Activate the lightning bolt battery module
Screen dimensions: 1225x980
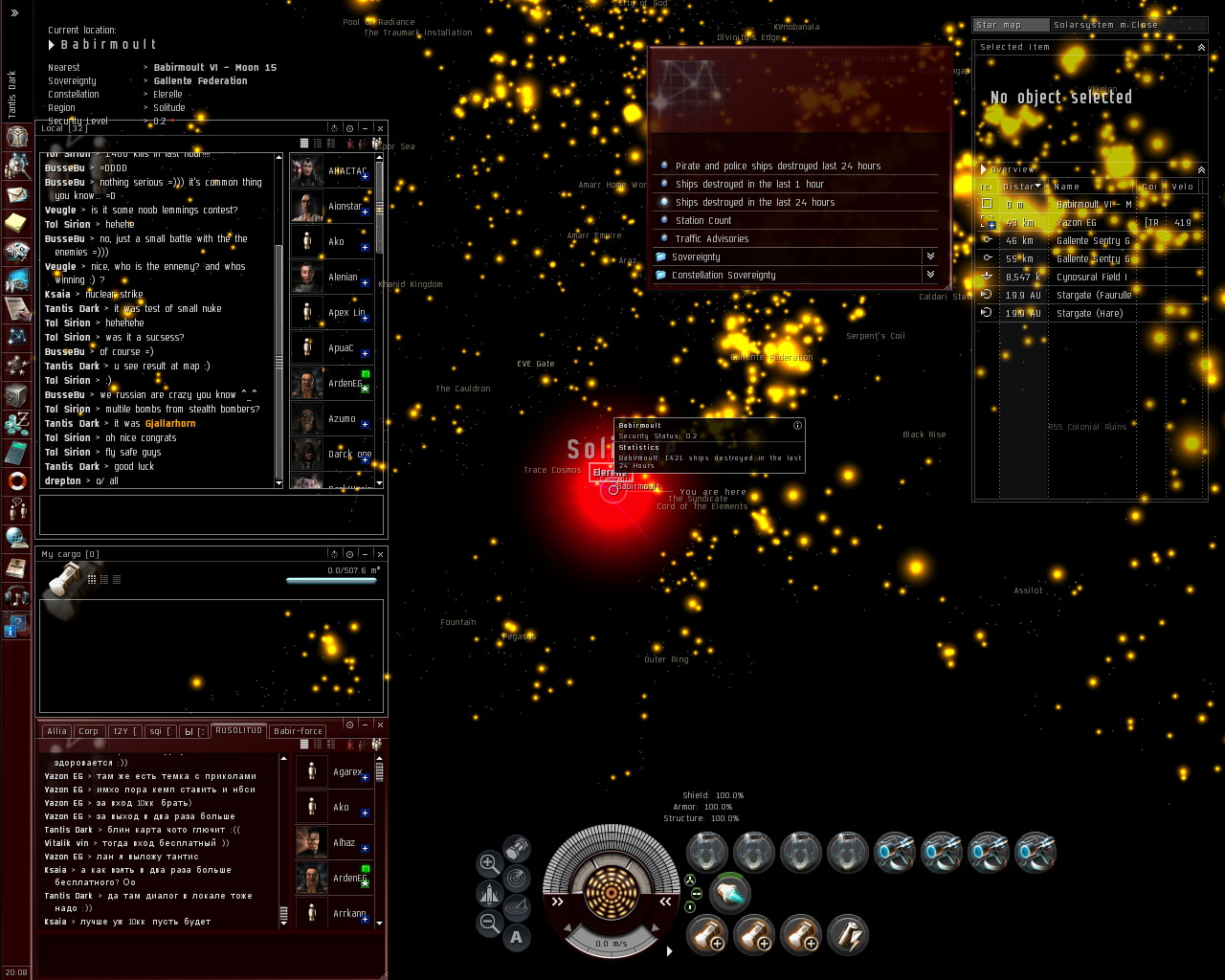point(847,935)
